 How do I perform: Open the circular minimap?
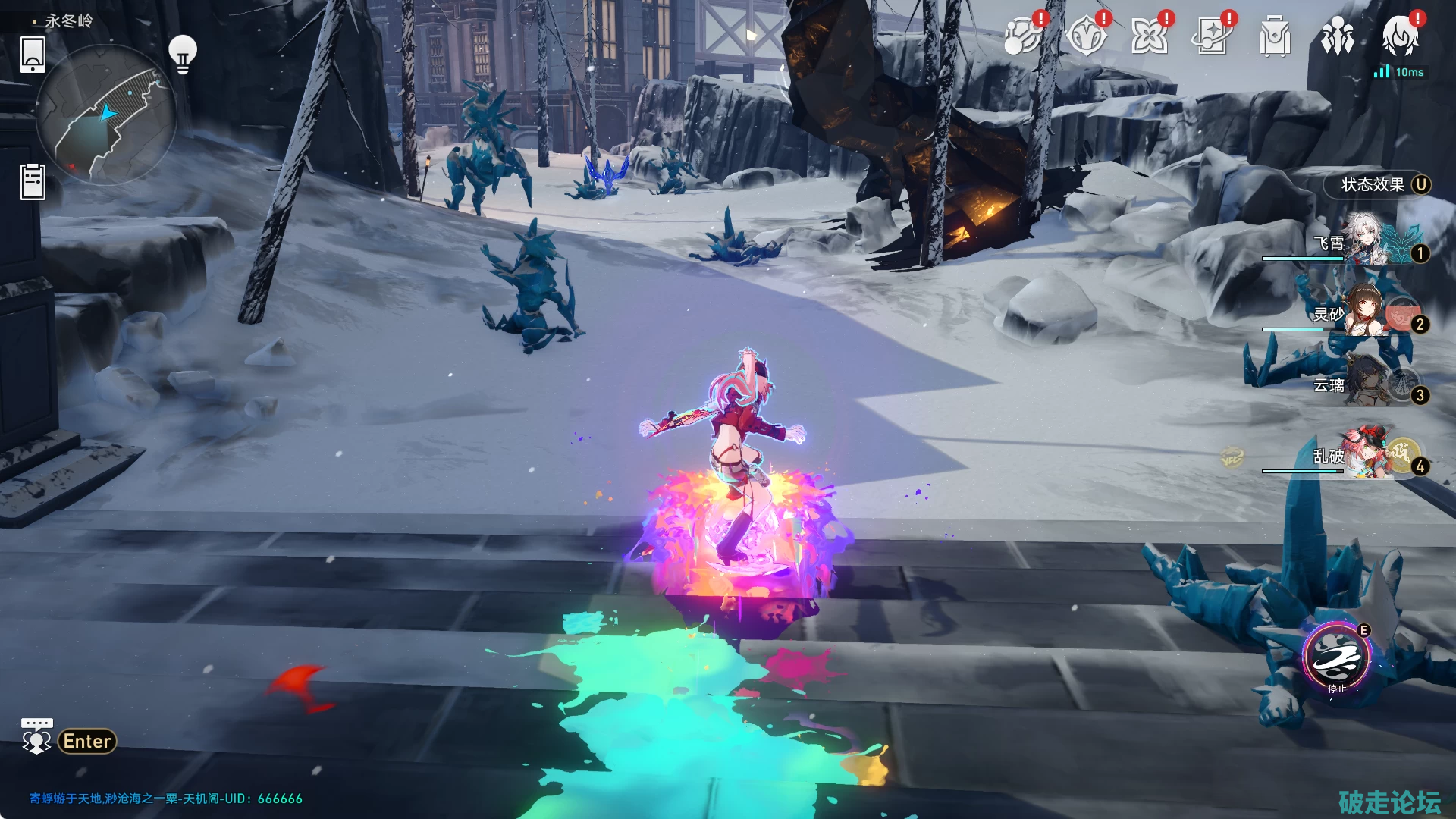(105, 115)
